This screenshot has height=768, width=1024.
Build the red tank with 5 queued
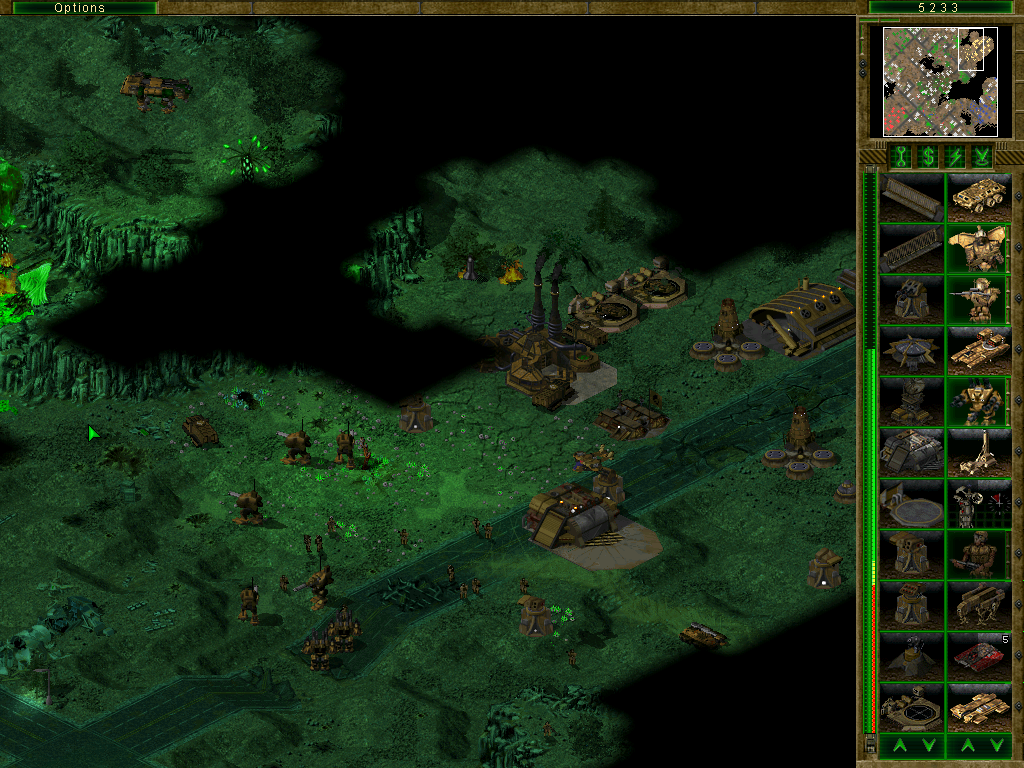[x=978, y=657]
